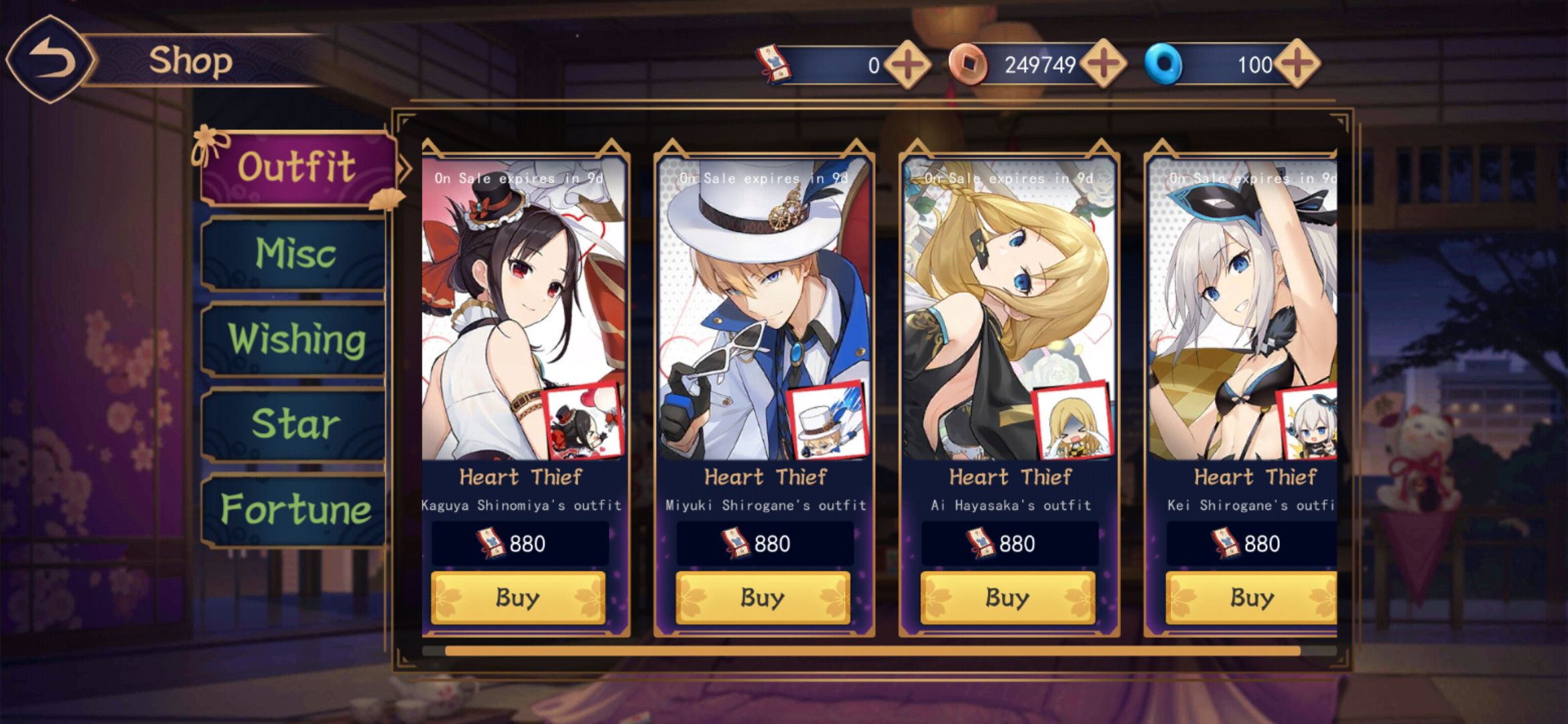
Task: Click the horizontal scrollbar under the outfits
Action: 871,651
